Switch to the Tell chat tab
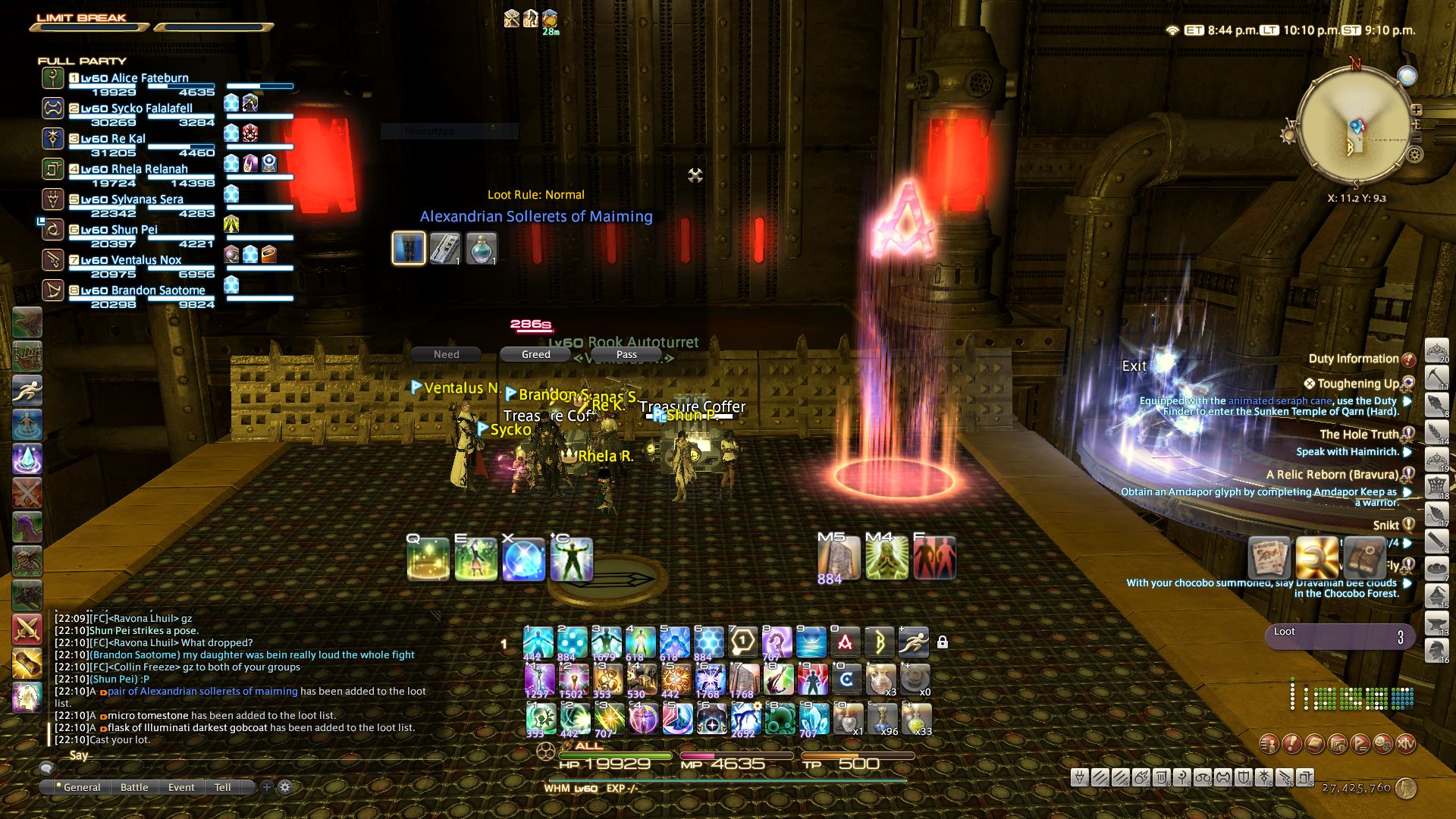Screen dimensions: 1456x819 tap(222, 787)
